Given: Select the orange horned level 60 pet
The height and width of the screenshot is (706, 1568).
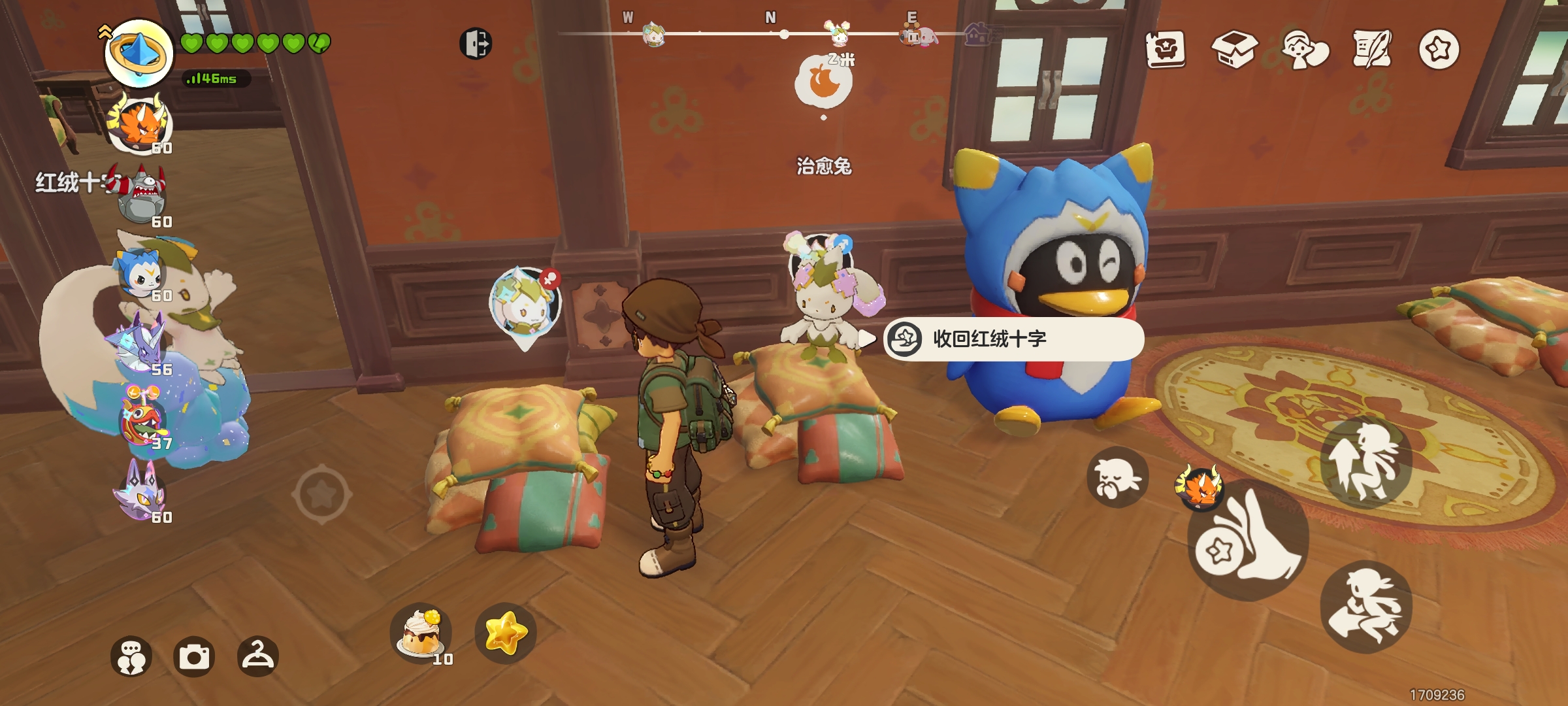Looking at the screenshot, I should (x=140, y=125).
